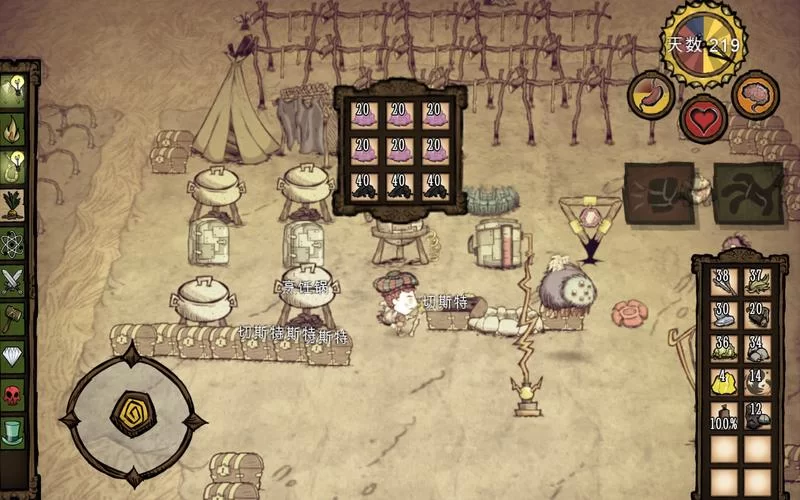This screenshot has height=500, width=800.
Task: Choose the logs stack of 20
Action: [x=757, y=316]
